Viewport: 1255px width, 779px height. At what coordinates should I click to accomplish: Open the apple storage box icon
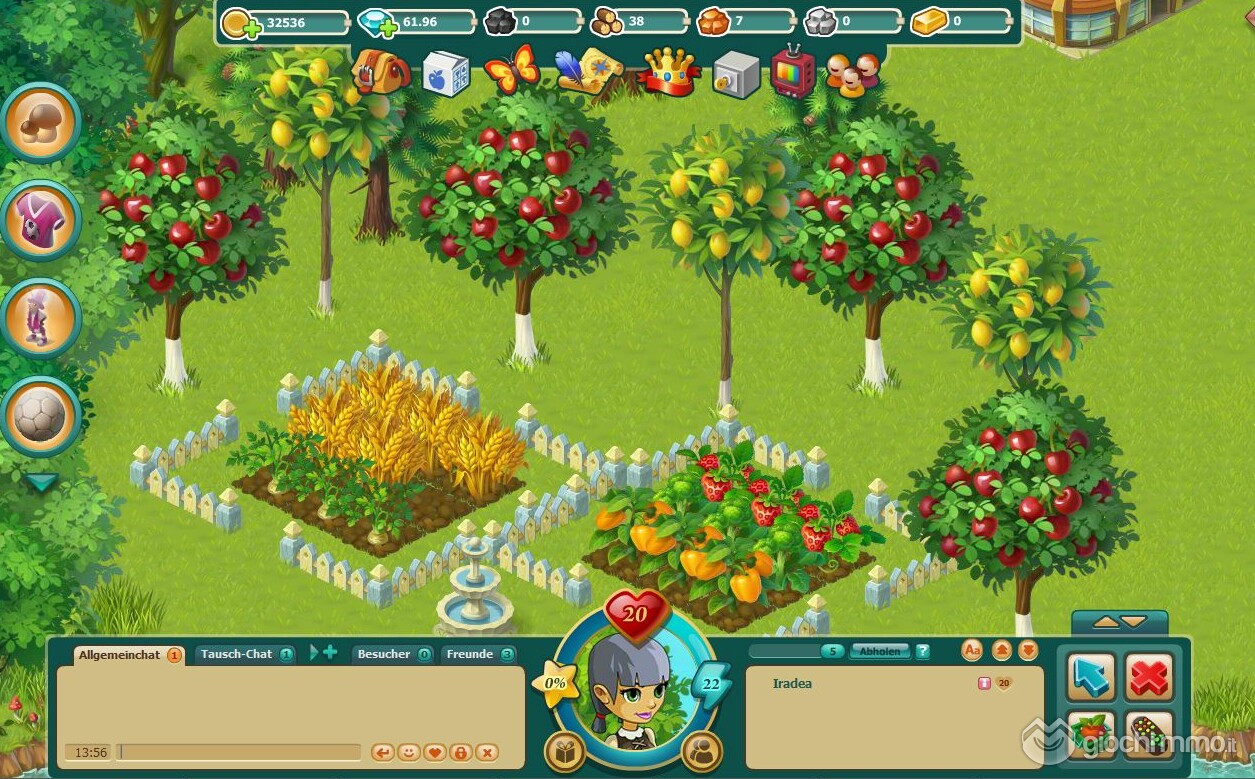click(446, 73)
